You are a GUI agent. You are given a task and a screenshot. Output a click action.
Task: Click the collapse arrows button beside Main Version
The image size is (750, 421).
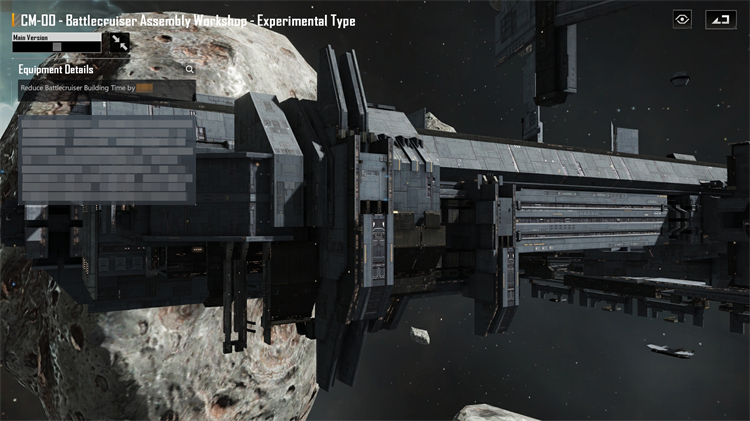click(120, 42)
